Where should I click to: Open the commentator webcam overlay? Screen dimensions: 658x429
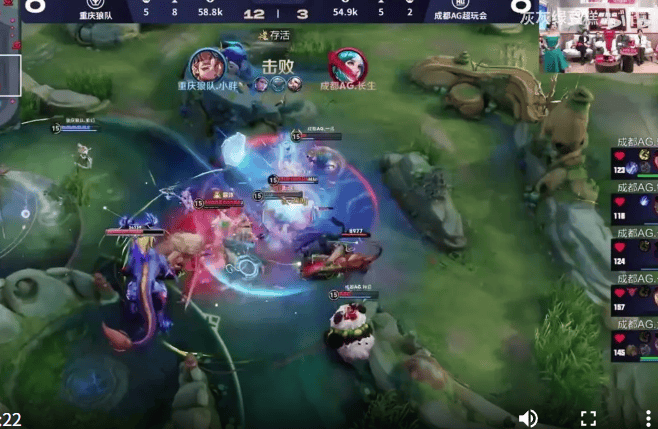tap(598, 40)
